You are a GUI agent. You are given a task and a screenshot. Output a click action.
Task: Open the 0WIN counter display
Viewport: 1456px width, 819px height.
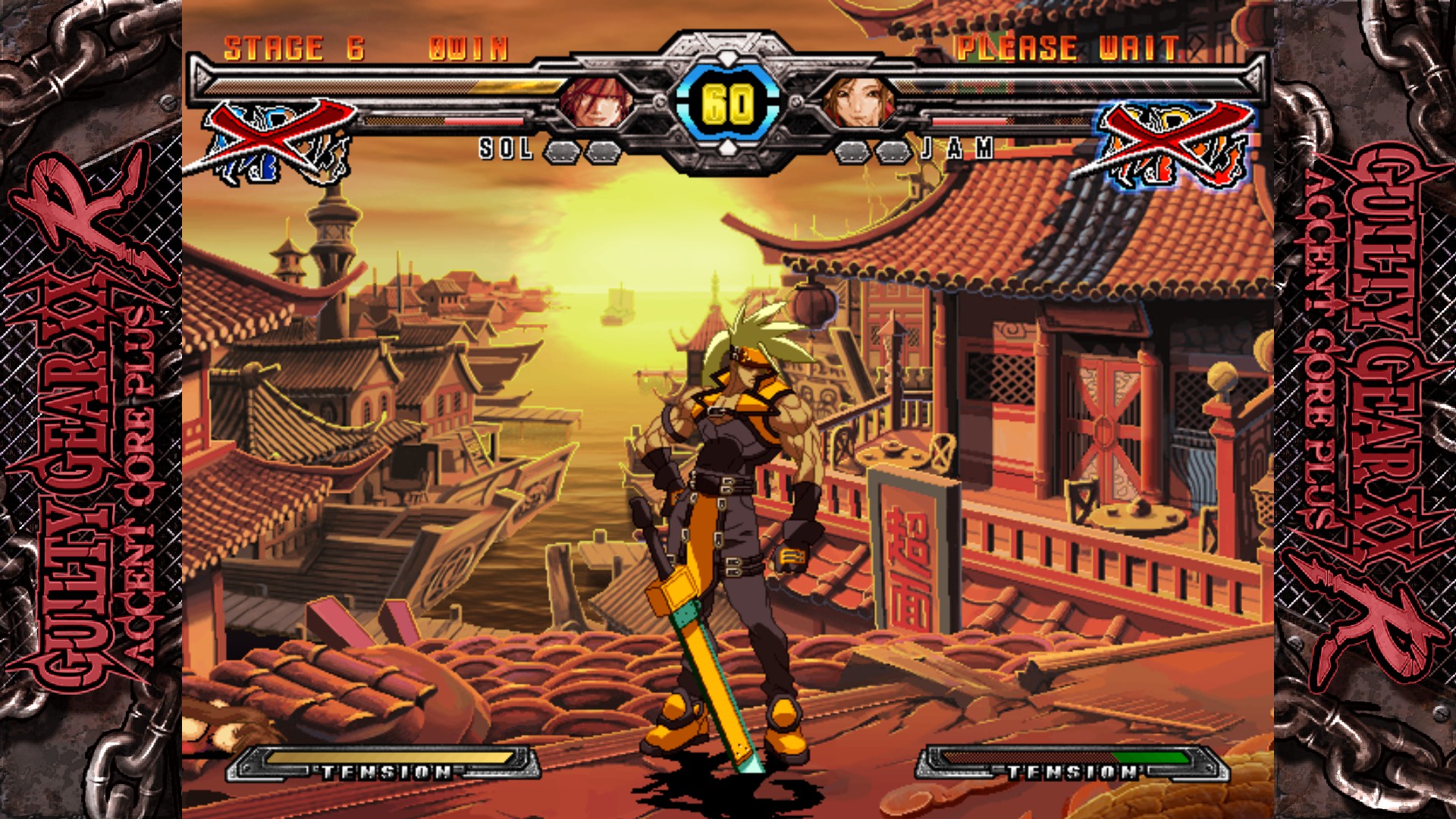click(465, 48)
